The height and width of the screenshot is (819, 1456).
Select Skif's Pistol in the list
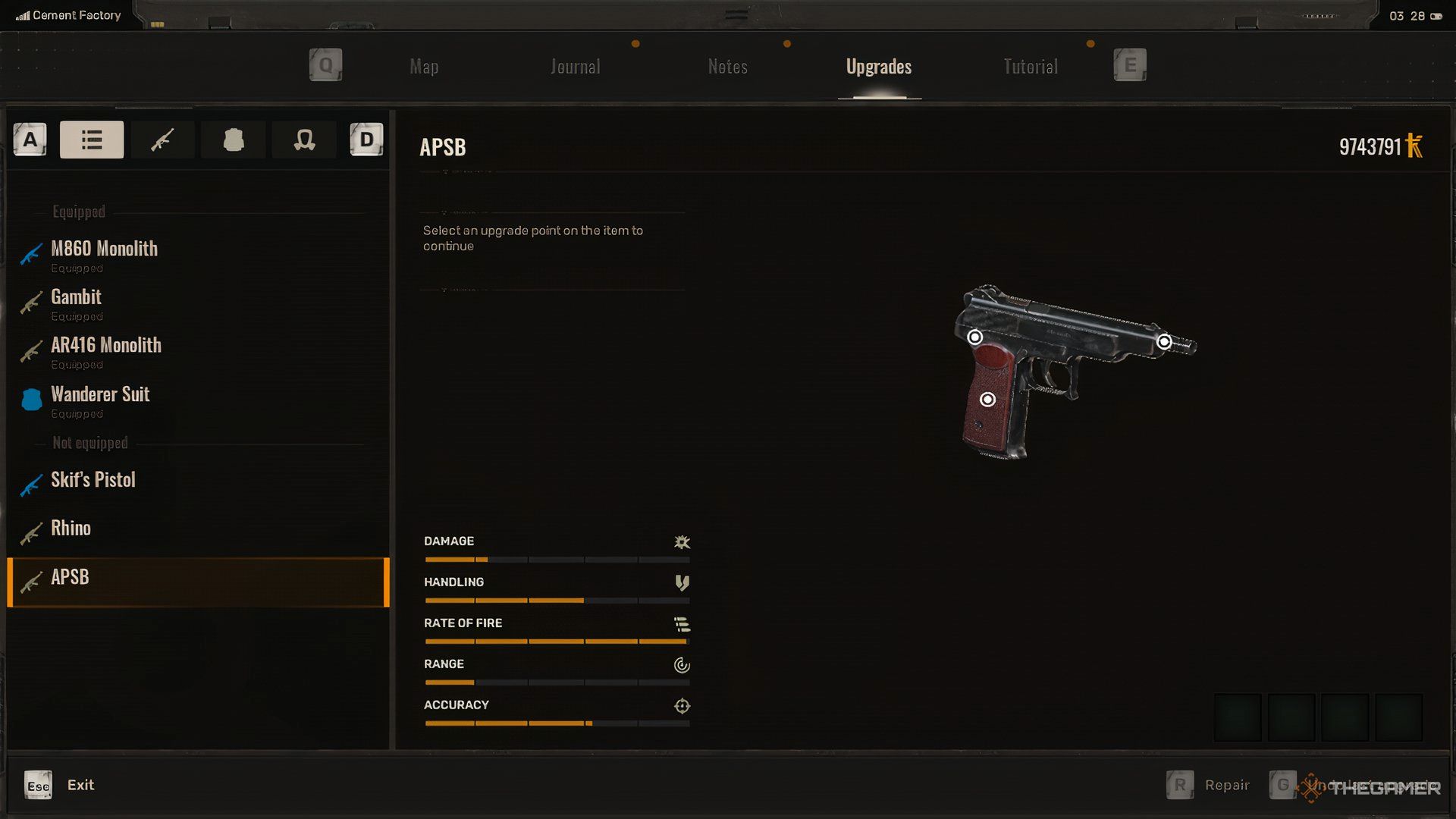point(93,480)
